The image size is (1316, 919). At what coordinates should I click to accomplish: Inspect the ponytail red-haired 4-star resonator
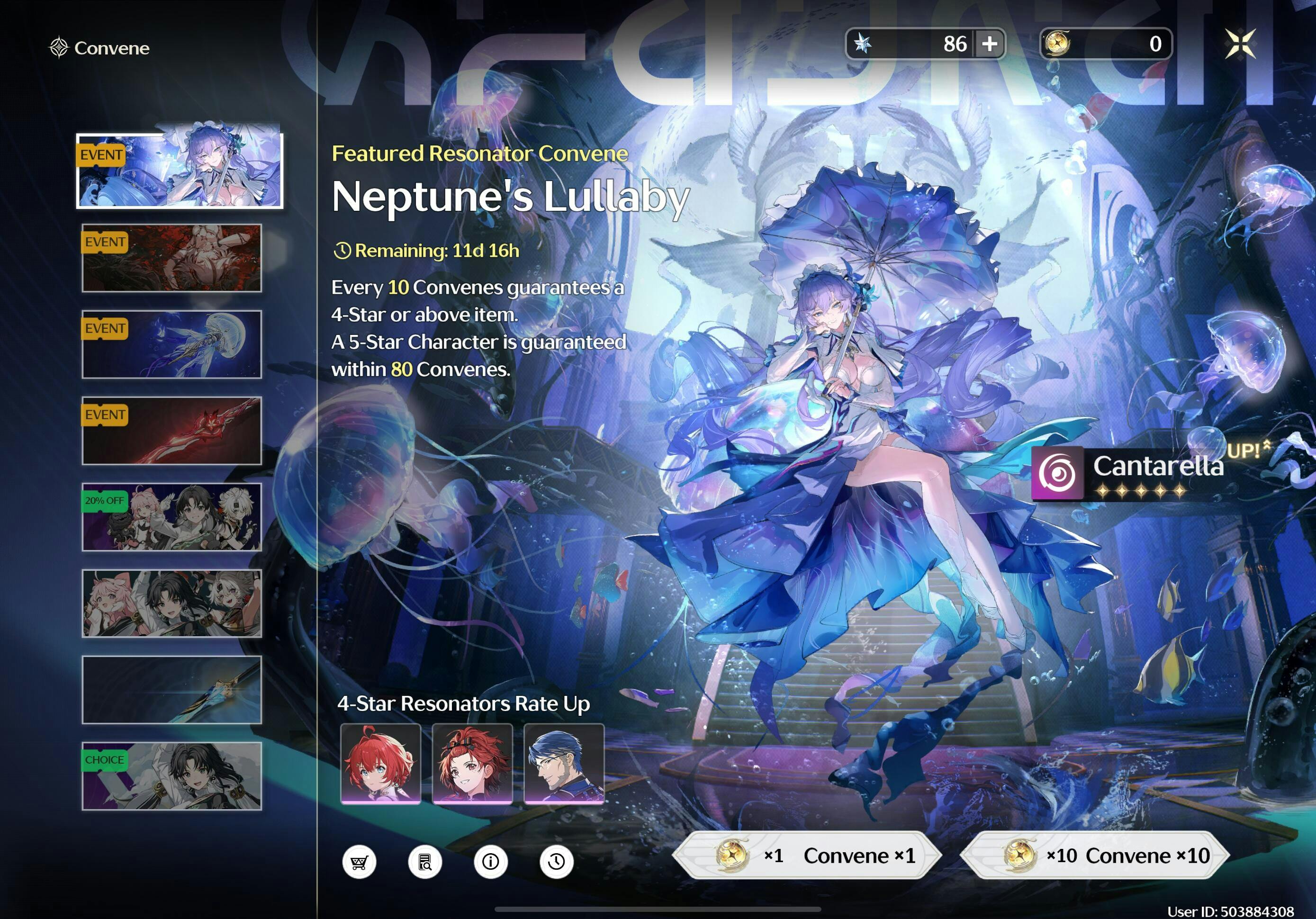tap(472, 763)
